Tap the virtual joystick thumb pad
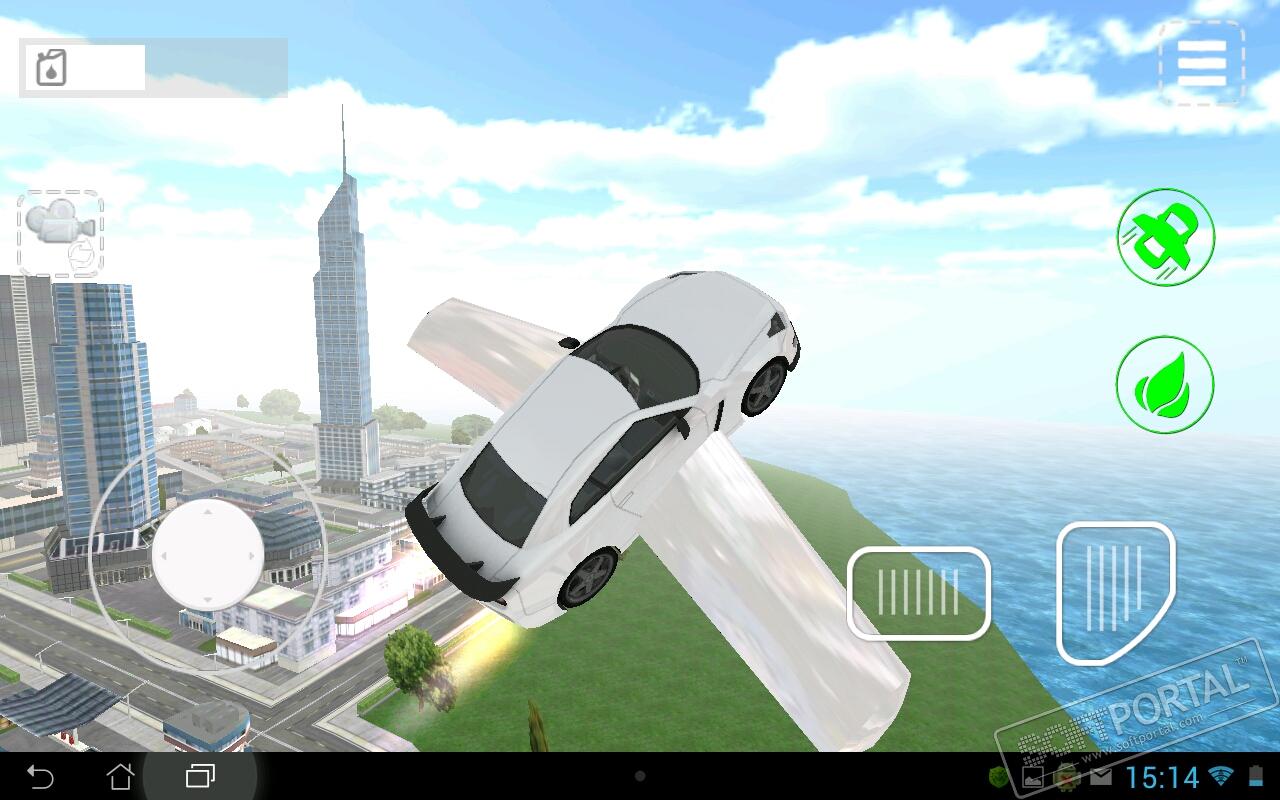Image resolution: width=1280 pixels, height=800 pixels. tap(208, 554)
